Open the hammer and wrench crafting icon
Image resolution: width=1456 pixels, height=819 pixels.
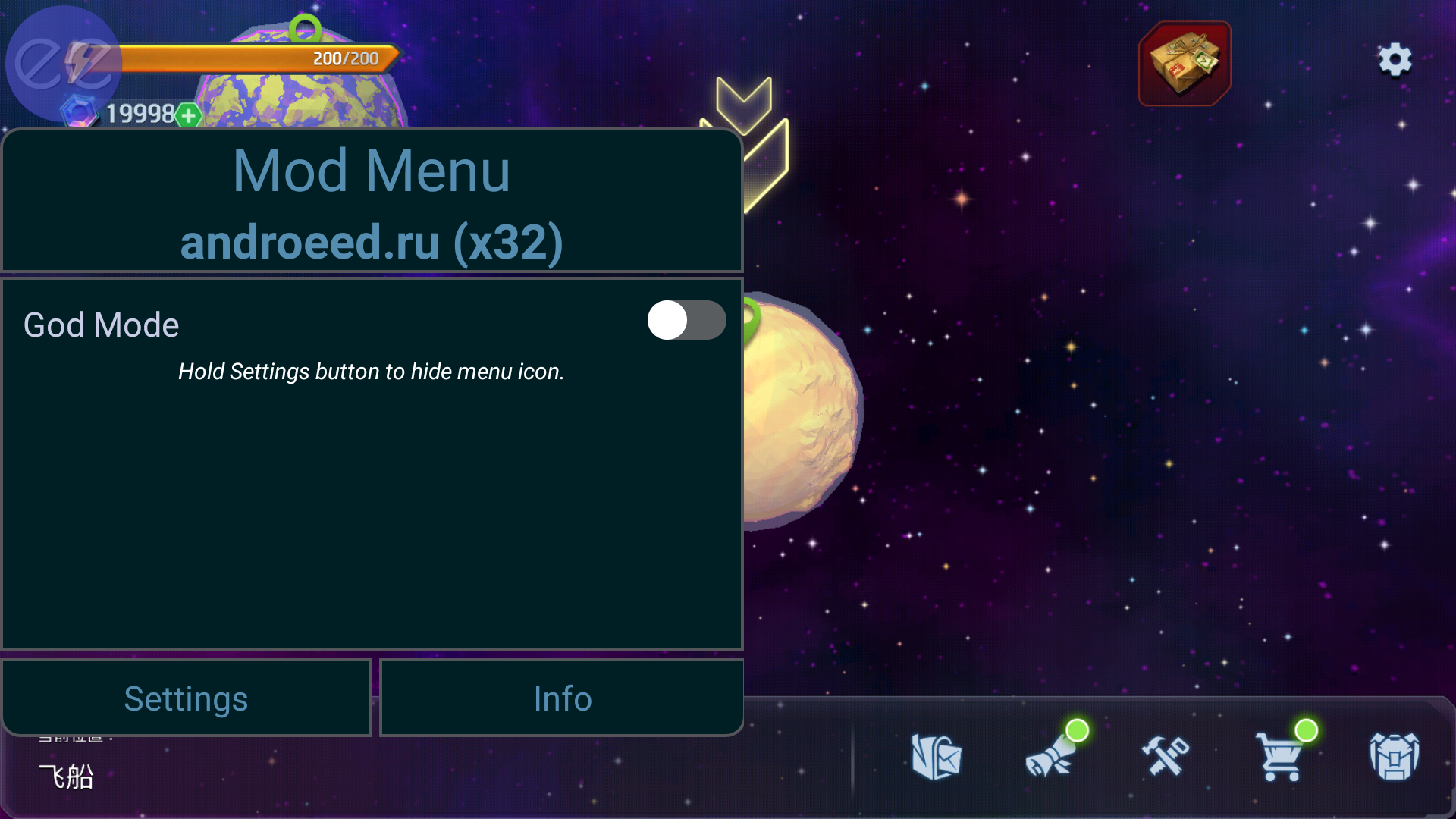click(1166, 757)
